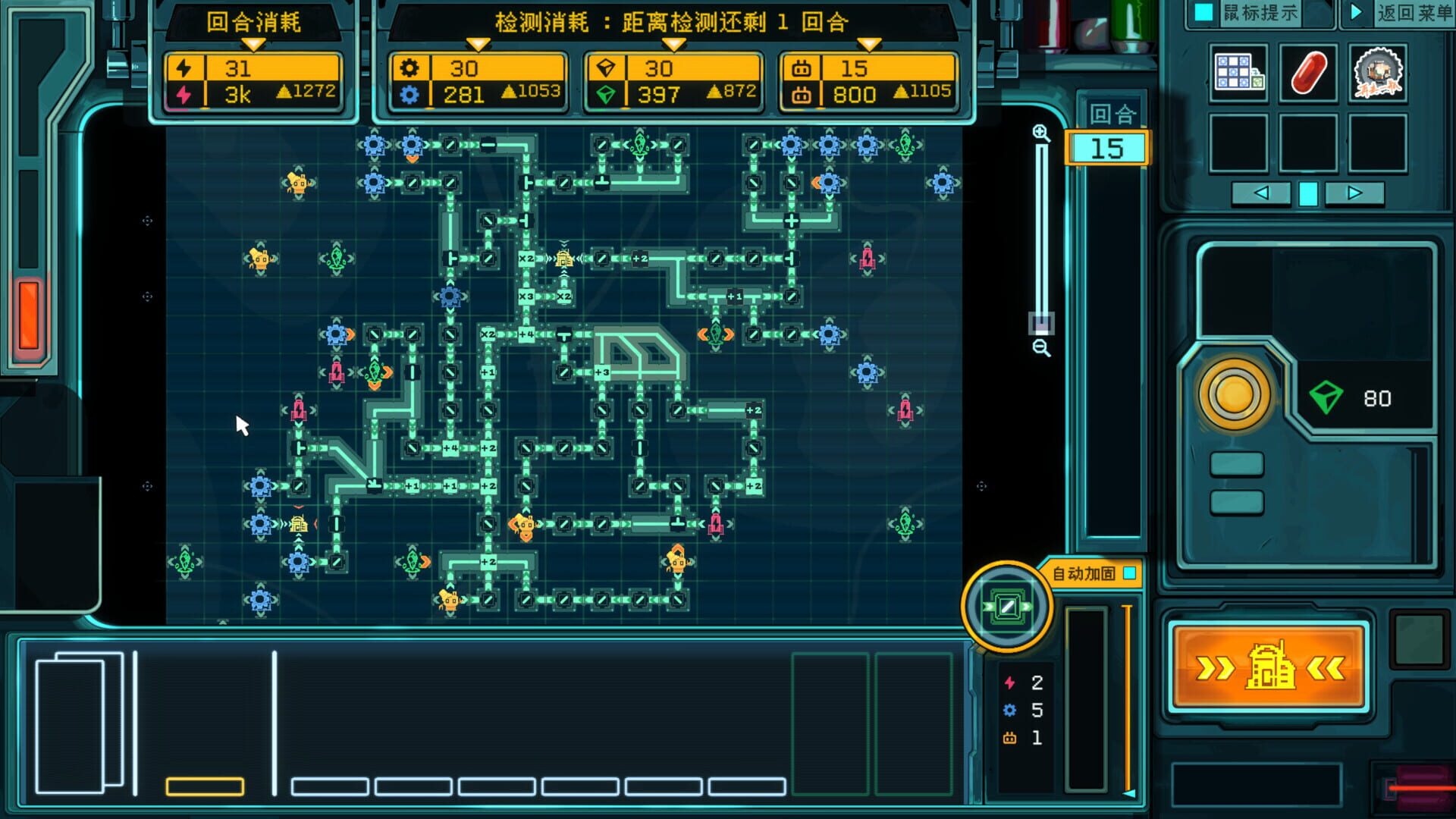Click the orange circular gem purchase button

click(1234, 397)
